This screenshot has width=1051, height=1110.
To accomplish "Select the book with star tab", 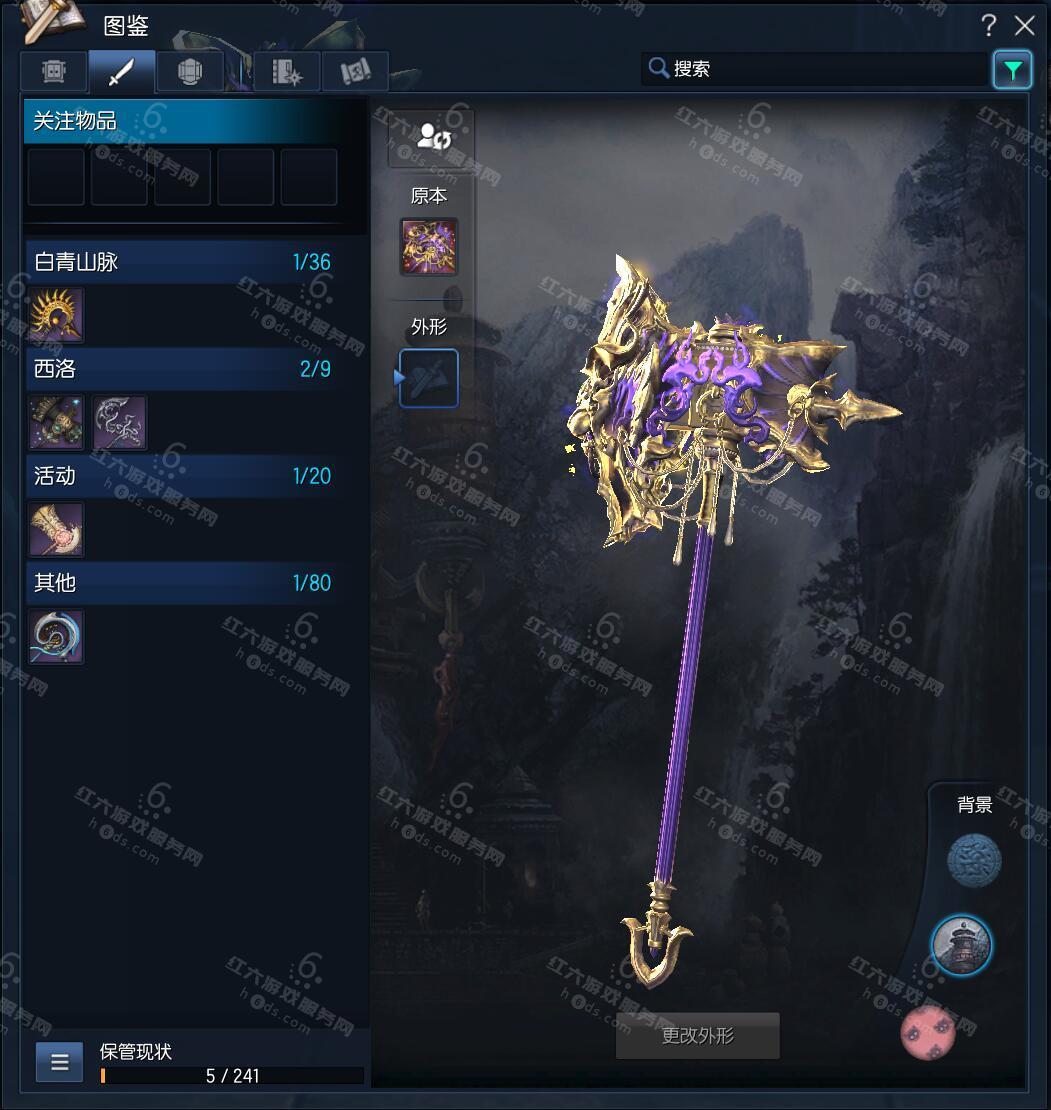I will pyautogui.click(x=287, y=72).
